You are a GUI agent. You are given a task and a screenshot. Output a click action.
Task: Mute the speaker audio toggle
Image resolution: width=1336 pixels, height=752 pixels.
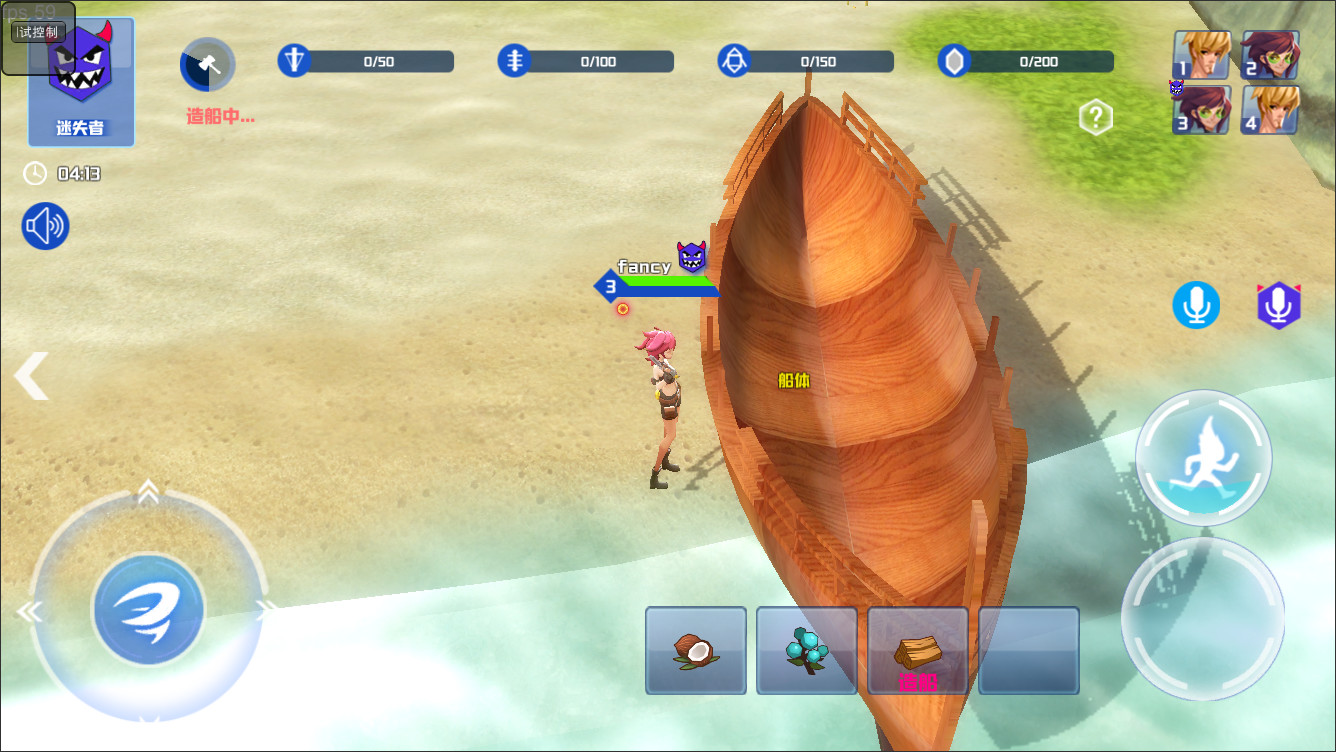coord(43,226)
